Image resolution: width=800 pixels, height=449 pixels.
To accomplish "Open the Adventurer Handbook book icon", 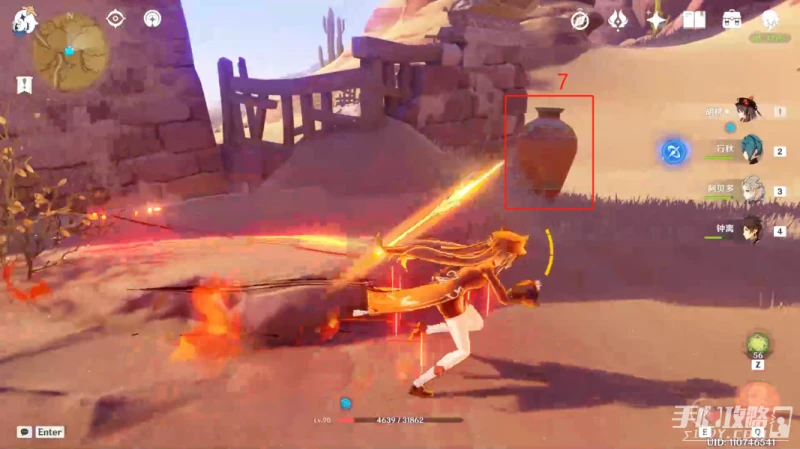I will tap(694, 20).
